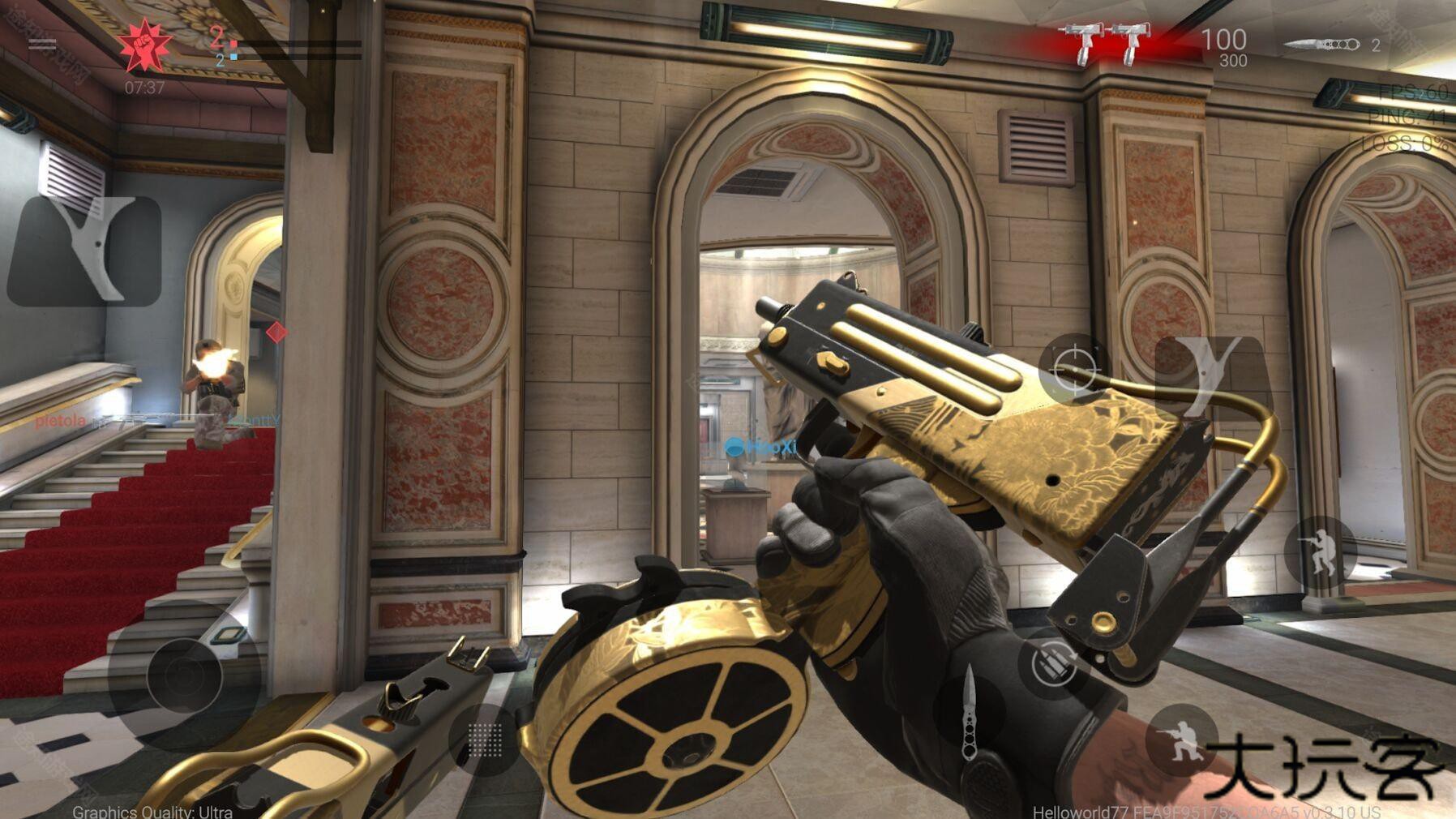Open the network stats panel showing PING 41
Image resolution: width=1456 pixels, height=819 pixels.
point(1405,116)
